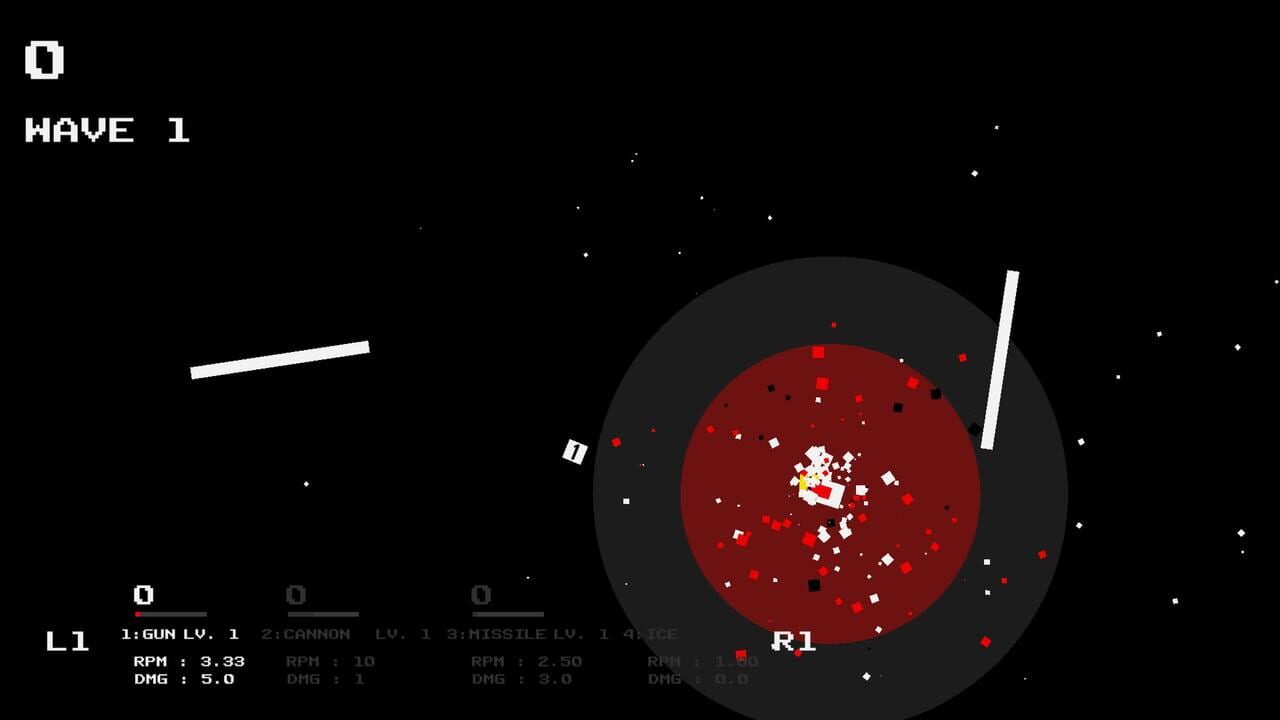Click the GUN reload progress bar

(169, 612)
